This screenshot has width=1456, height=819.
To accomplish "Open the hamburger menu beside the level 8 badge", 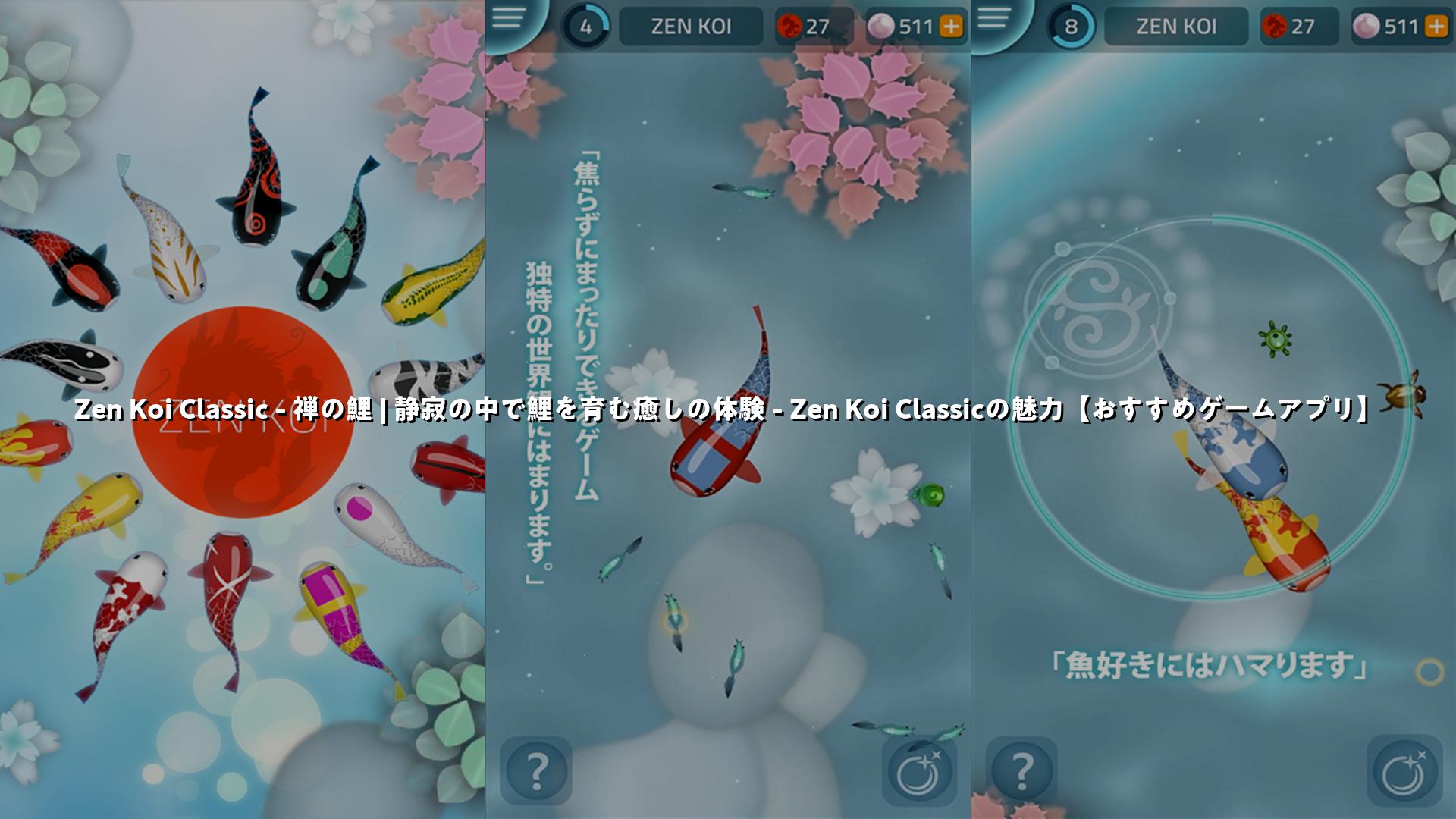I will (x=994, y=18).
